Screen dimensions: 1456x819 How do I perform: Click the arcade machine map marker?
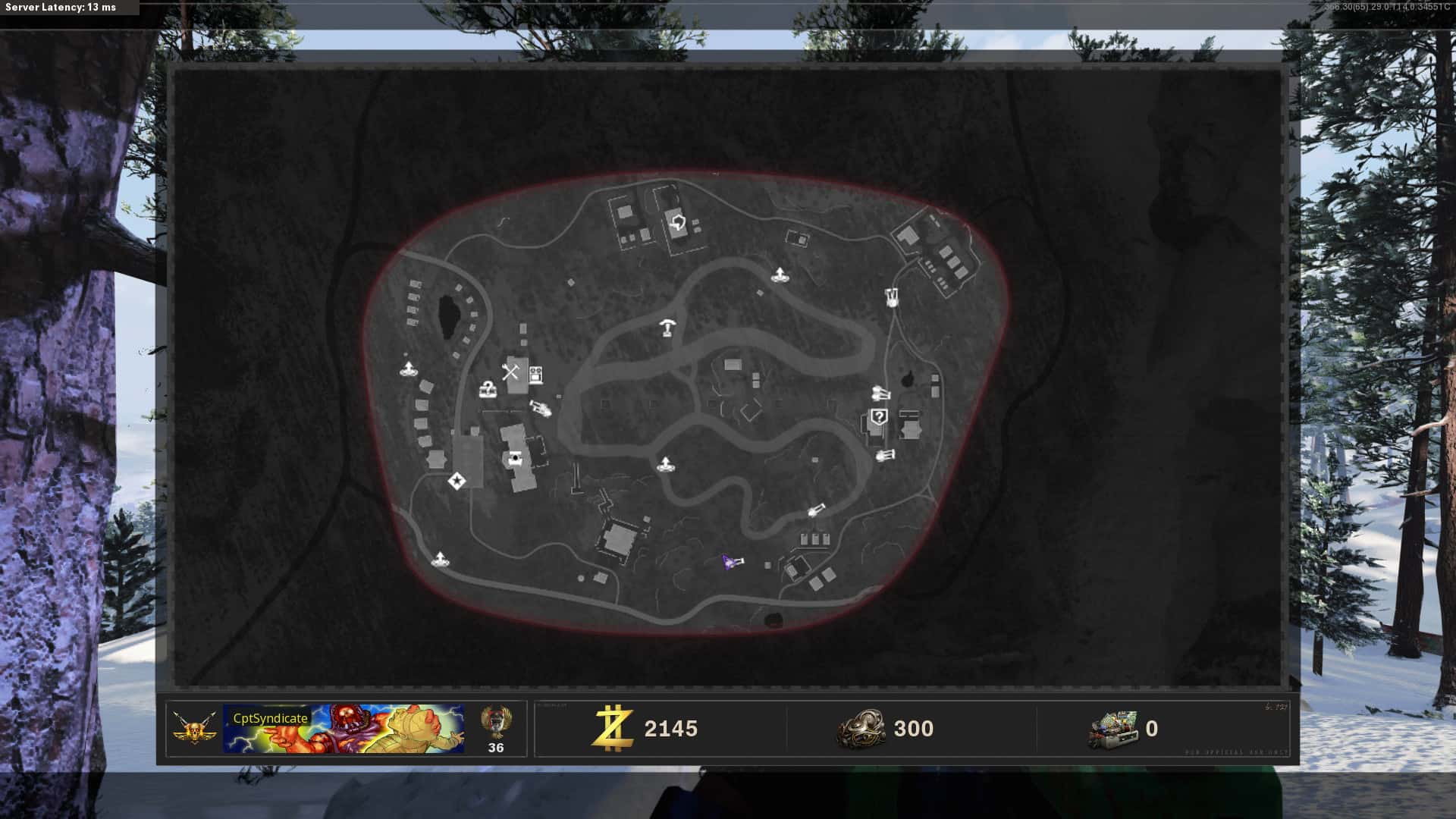point(535,374)
